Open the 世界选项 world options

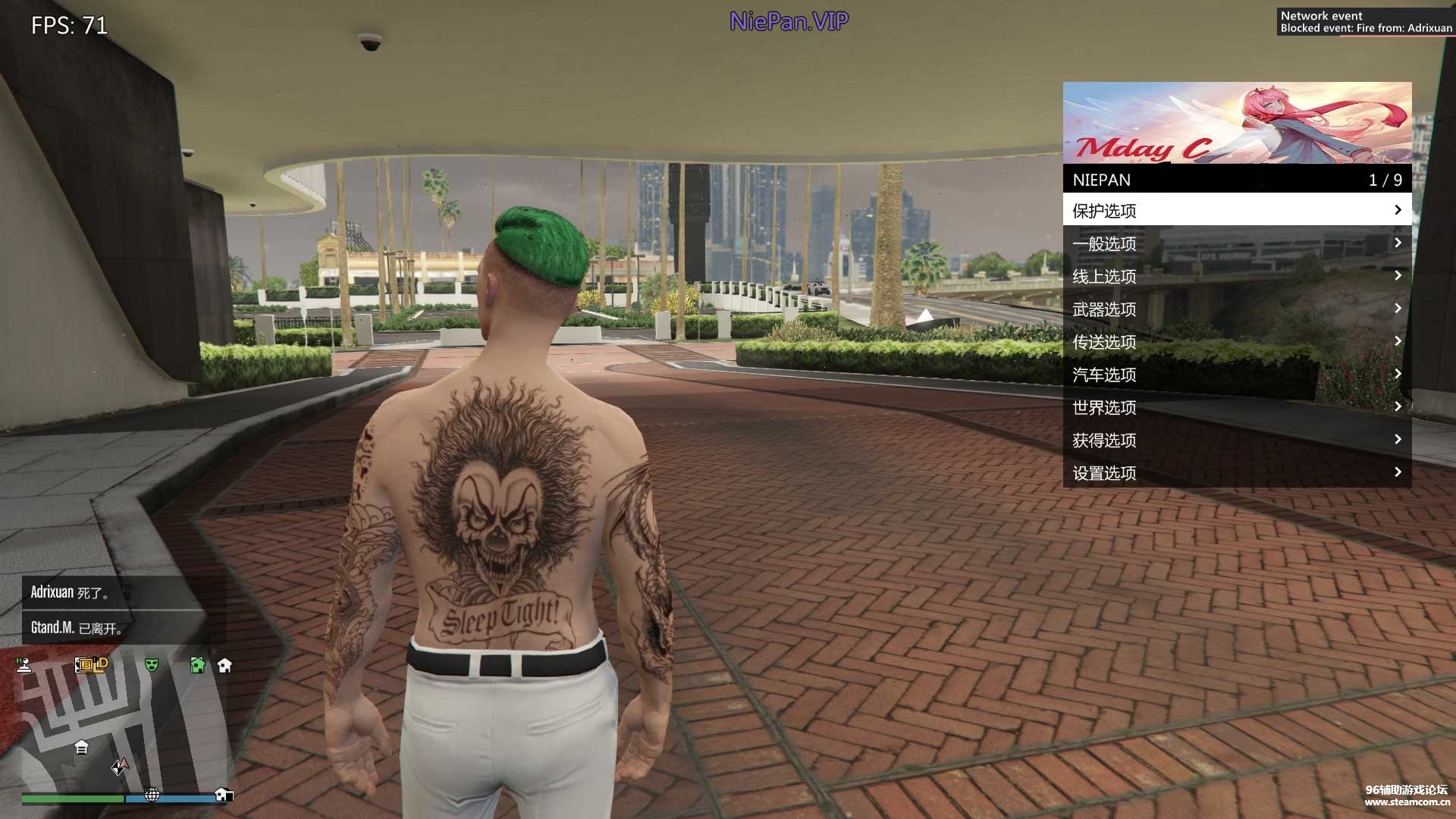pyautogui.click(x=1236, y=407)
